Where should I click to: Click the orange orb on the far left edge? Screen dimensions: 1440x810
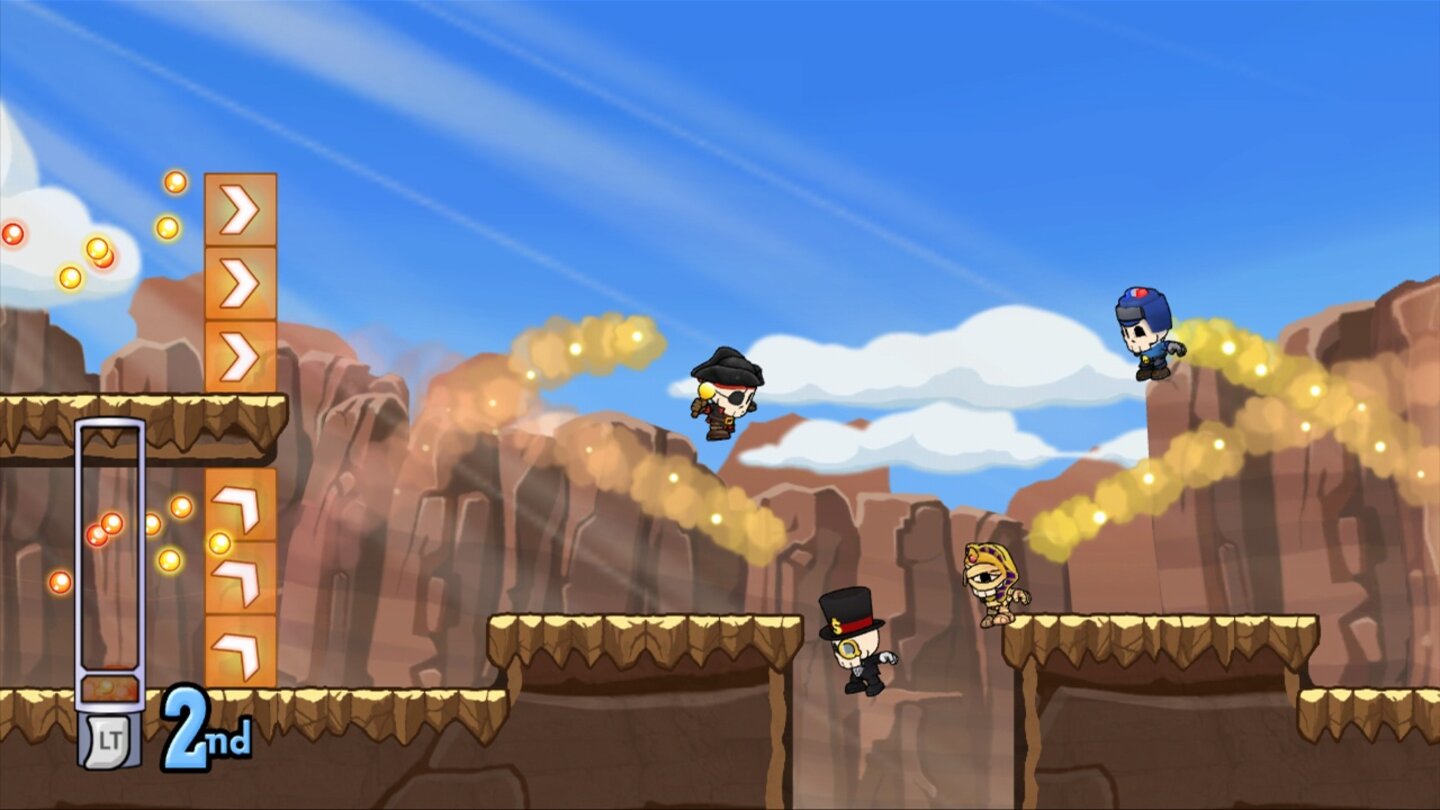pos(12,235)
